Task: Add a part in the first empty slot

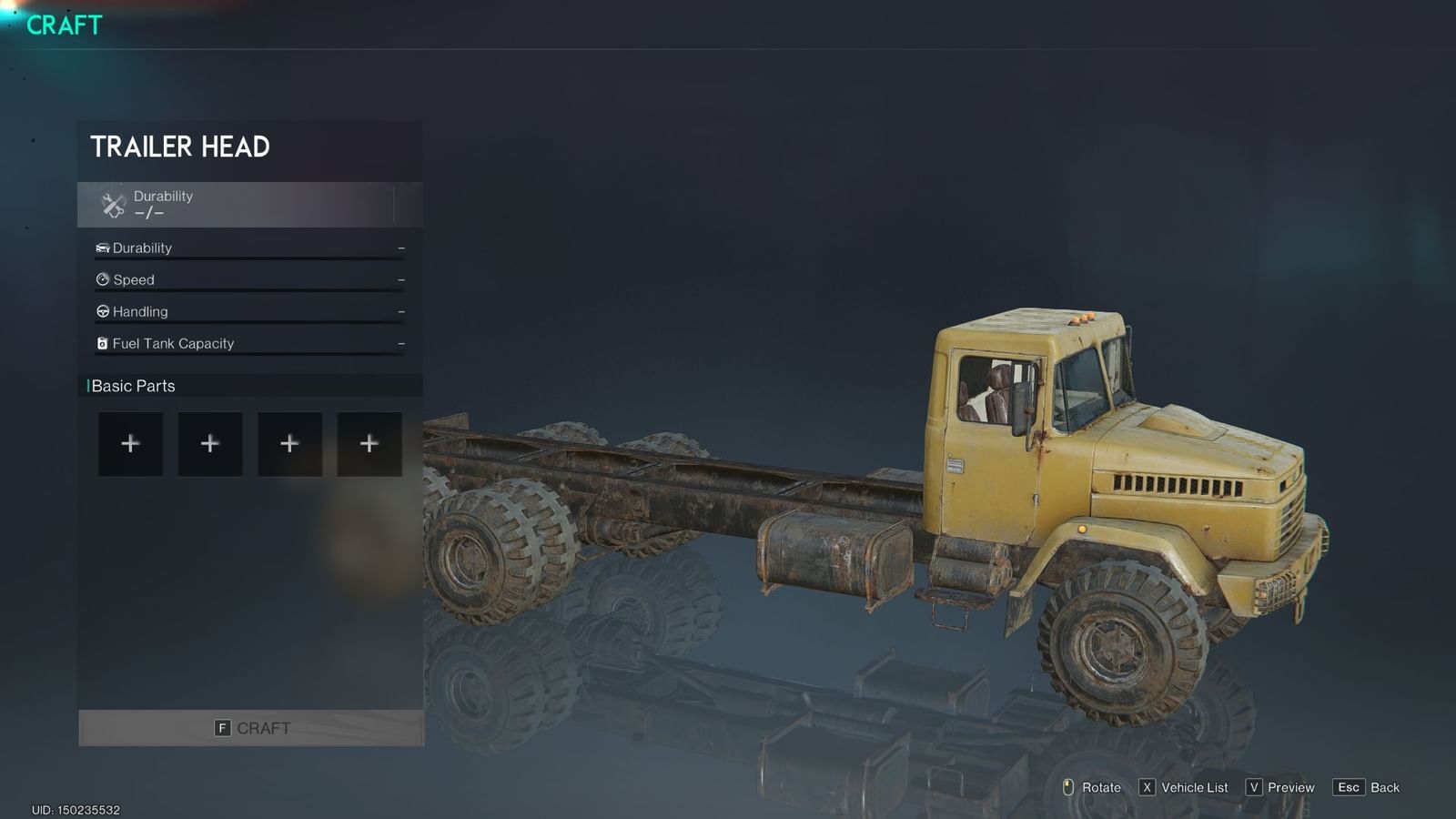Action: coord(130,443)
